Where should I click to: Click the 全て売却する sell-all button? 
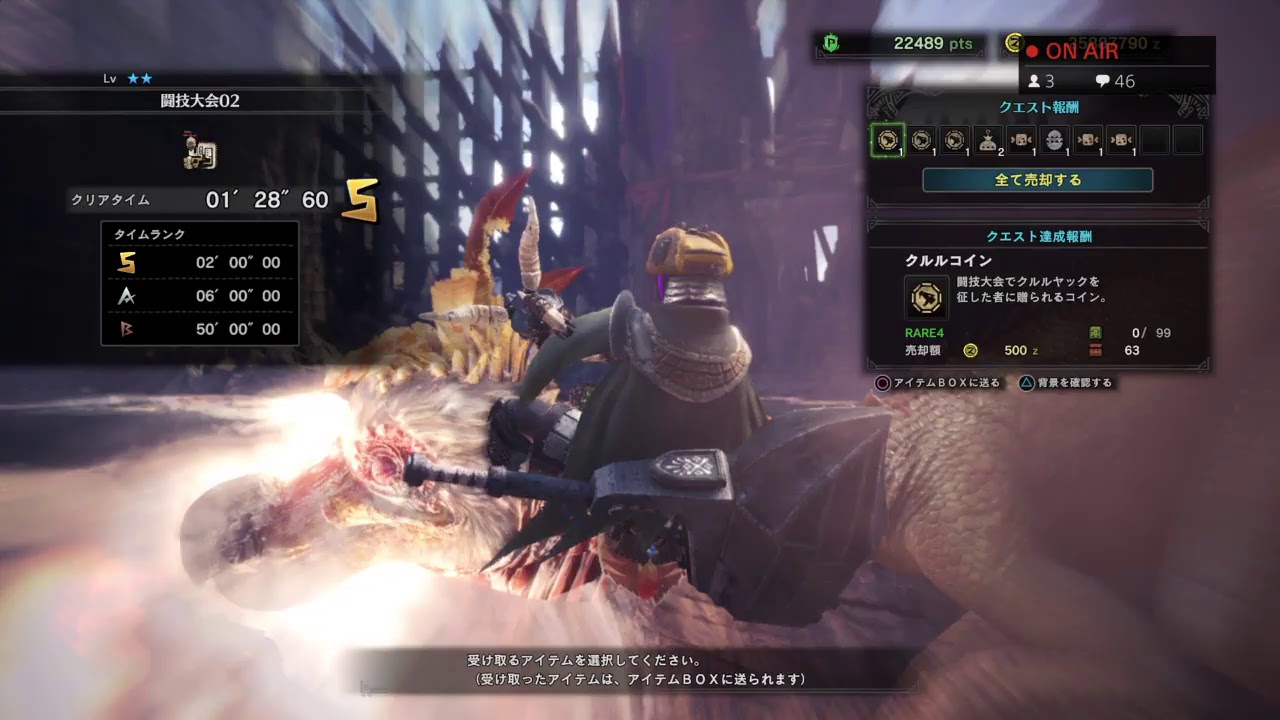click(x=1037, y=180)
